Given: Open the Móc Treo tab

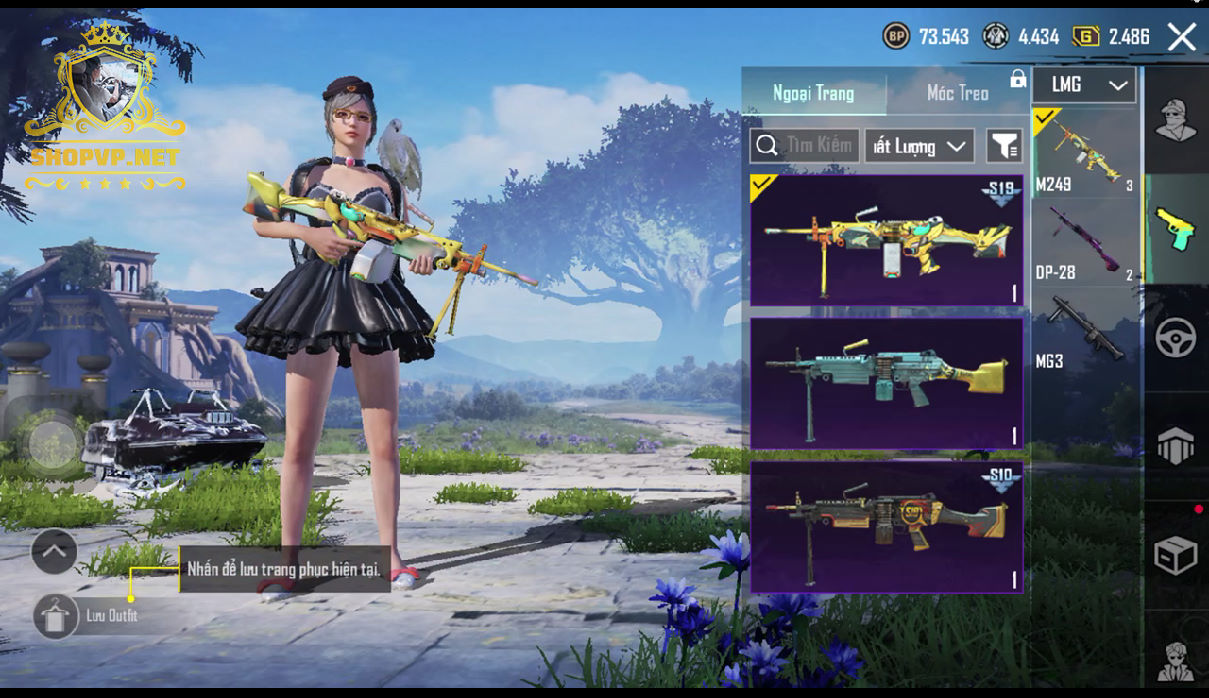Looking at the screenshot, I should [x=957, y=93].
